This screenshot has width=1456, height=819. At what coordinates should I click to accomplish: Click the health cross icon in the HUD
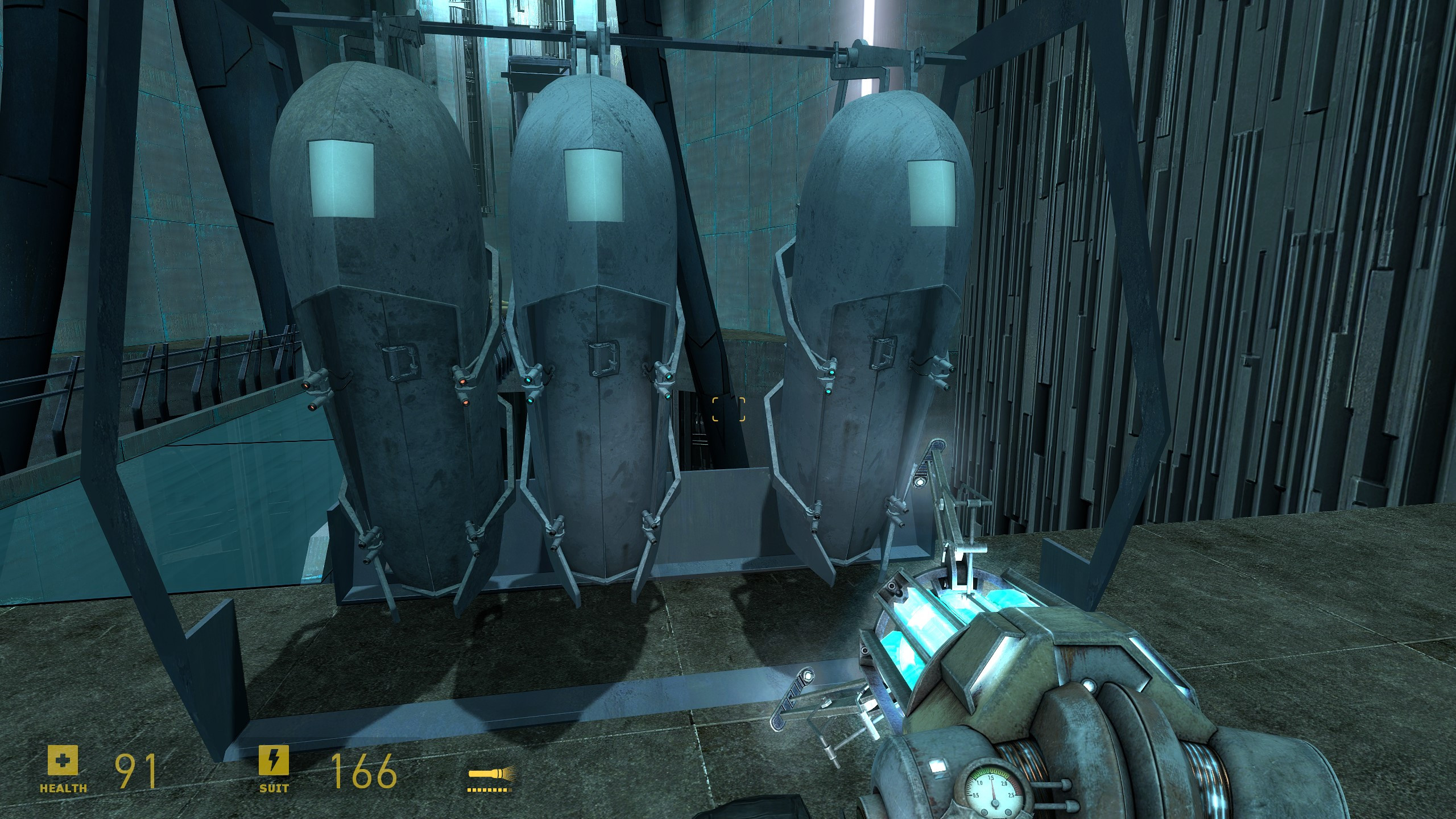tap(64, 761)
